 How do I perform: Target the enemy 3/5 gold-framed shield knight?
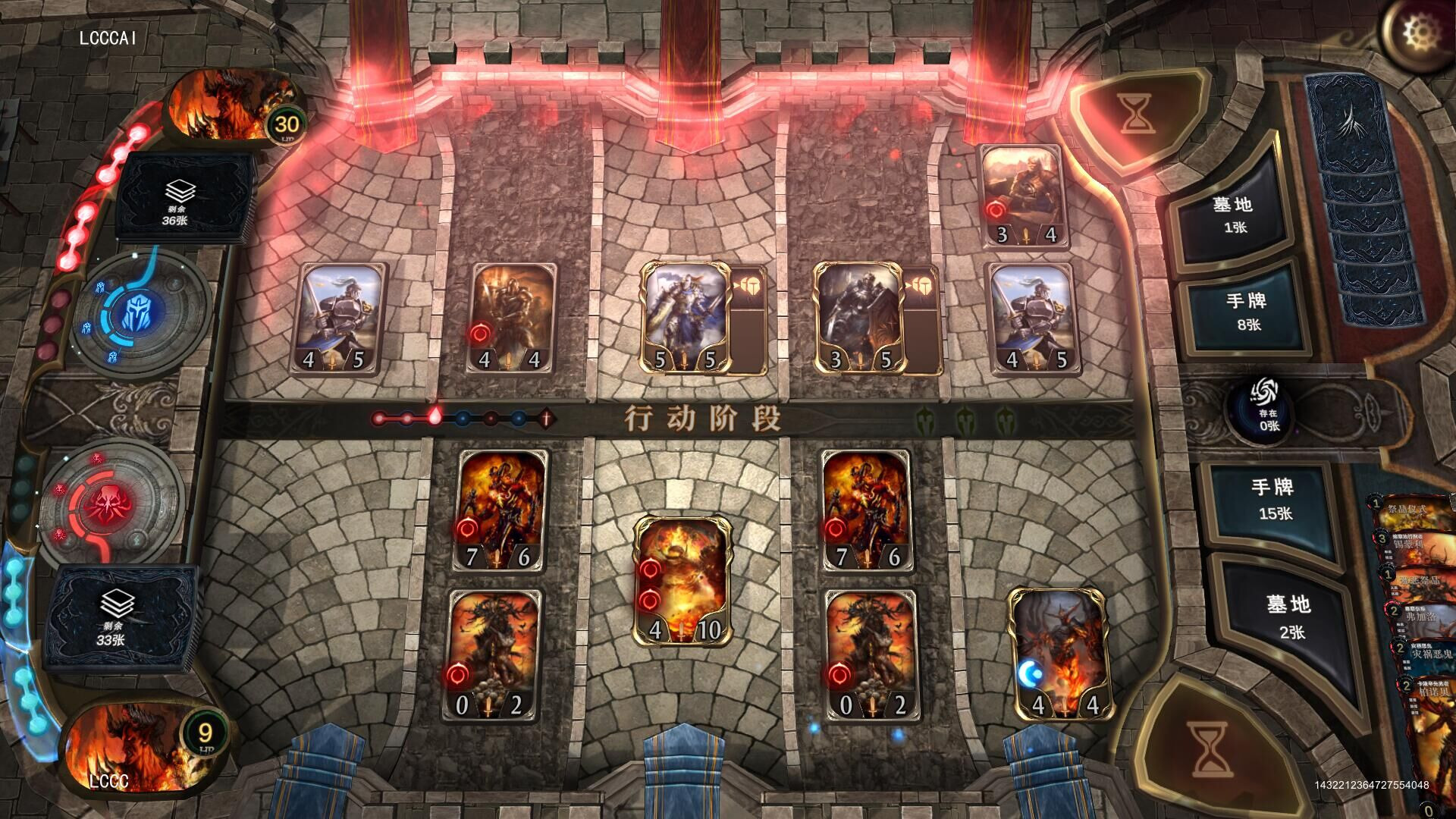click(x=859, y=318)
